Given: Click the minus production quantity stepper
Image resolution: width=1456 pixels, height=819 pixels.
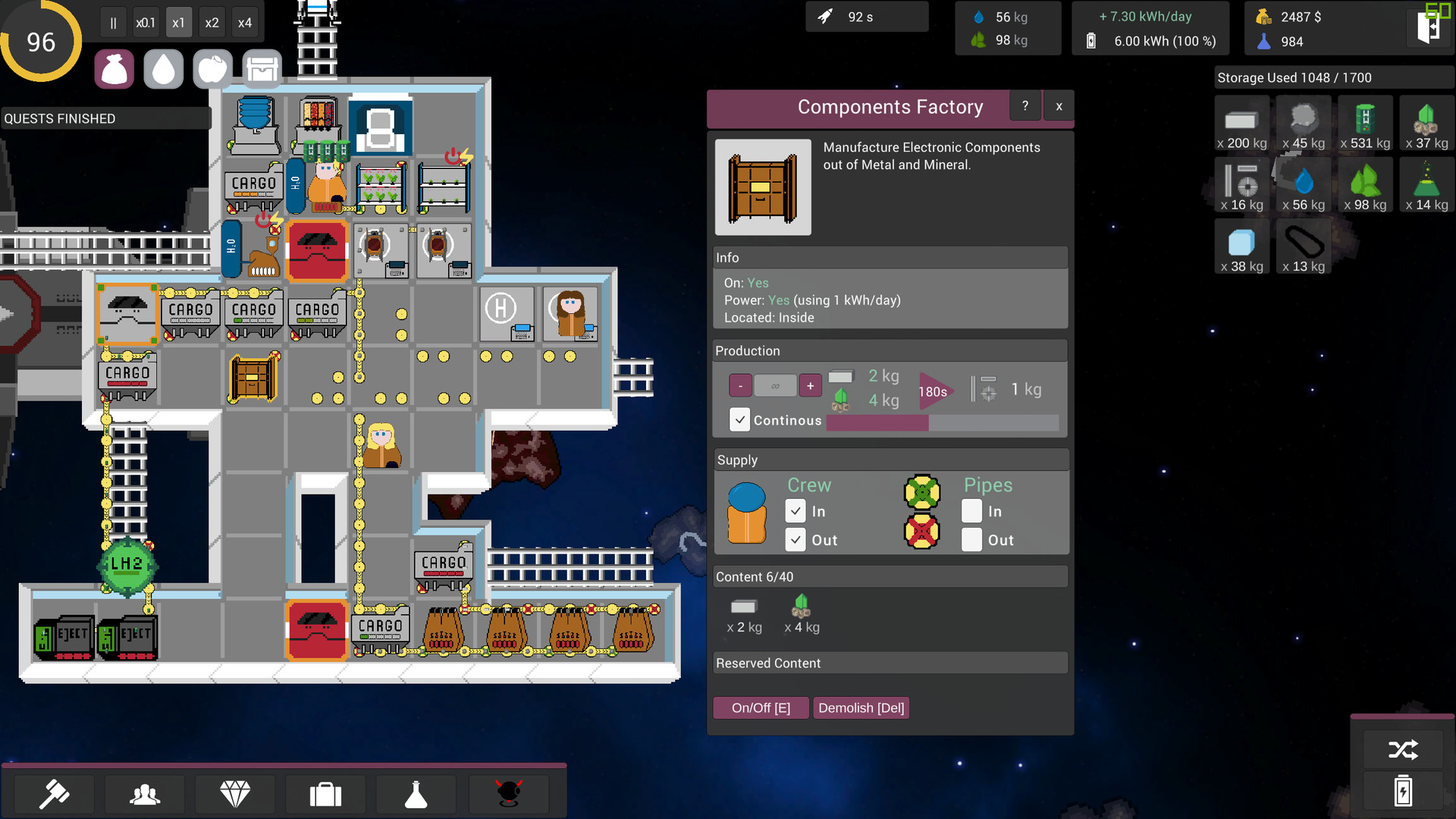Looking at the screenshot, I should (740, 385).
